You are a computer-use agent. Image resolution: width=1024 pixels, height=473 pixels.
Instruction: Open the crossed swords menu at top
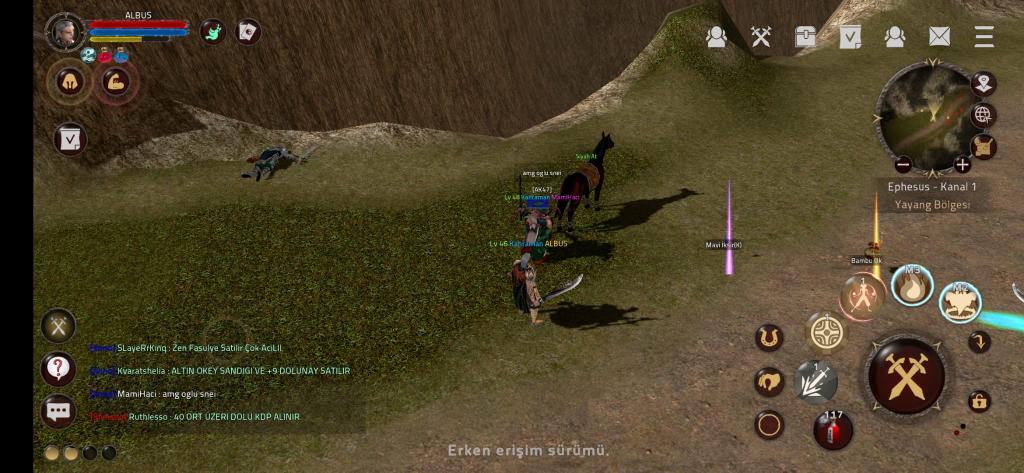click(761, 37)
